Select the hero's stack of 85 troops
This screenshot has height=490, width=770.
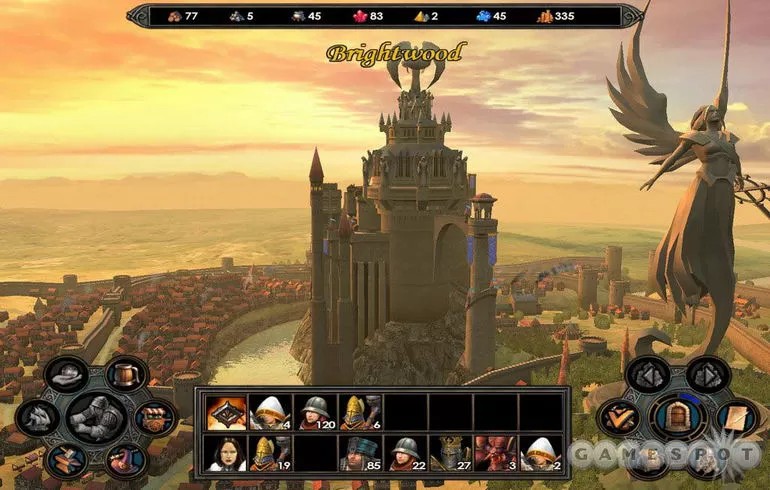(x=361, y=454)
